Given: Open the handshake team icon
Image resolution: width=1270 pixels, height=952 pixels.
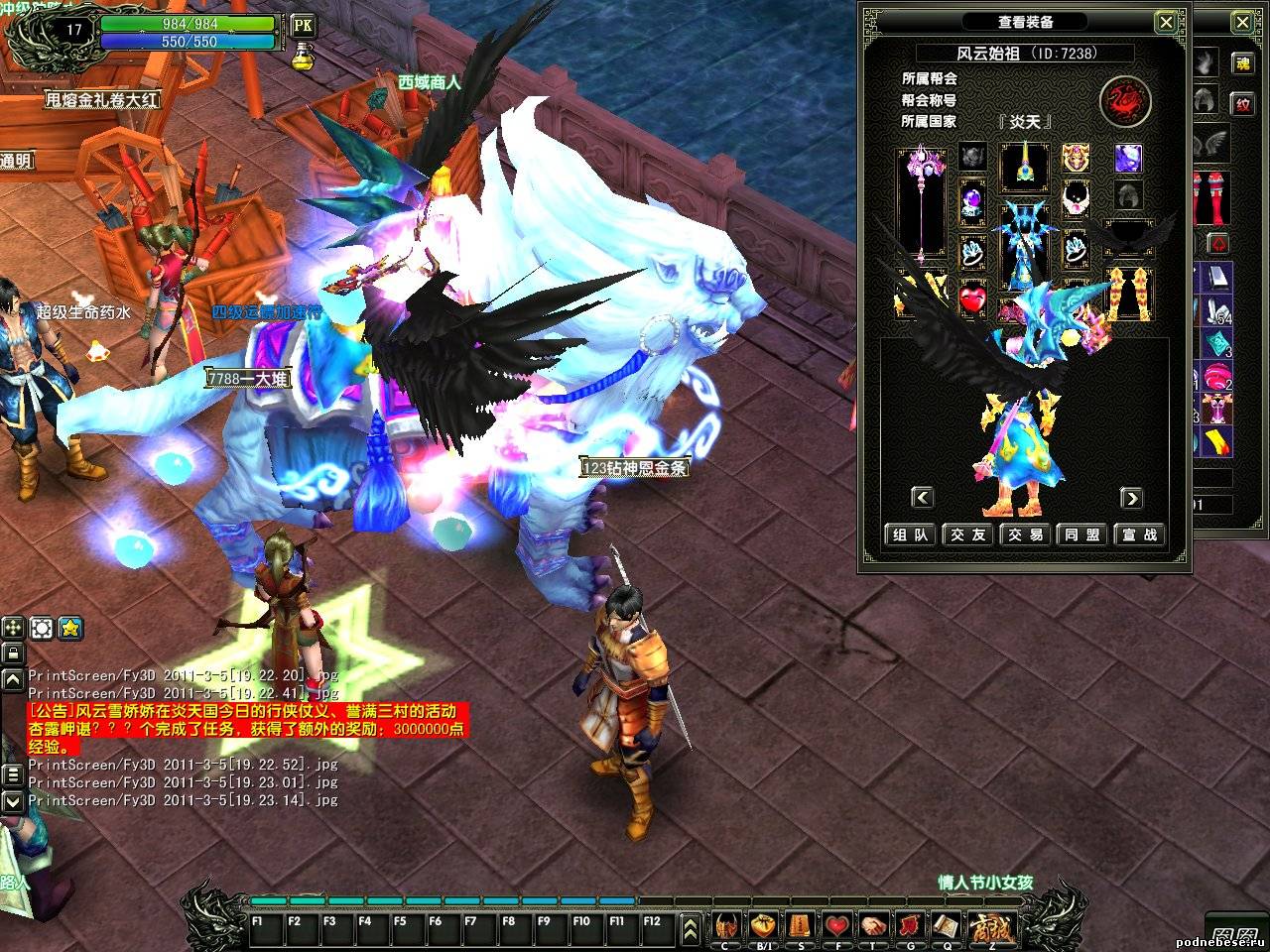Looking at the screenshot, I should pyautogui.click(x=873, y=926).
